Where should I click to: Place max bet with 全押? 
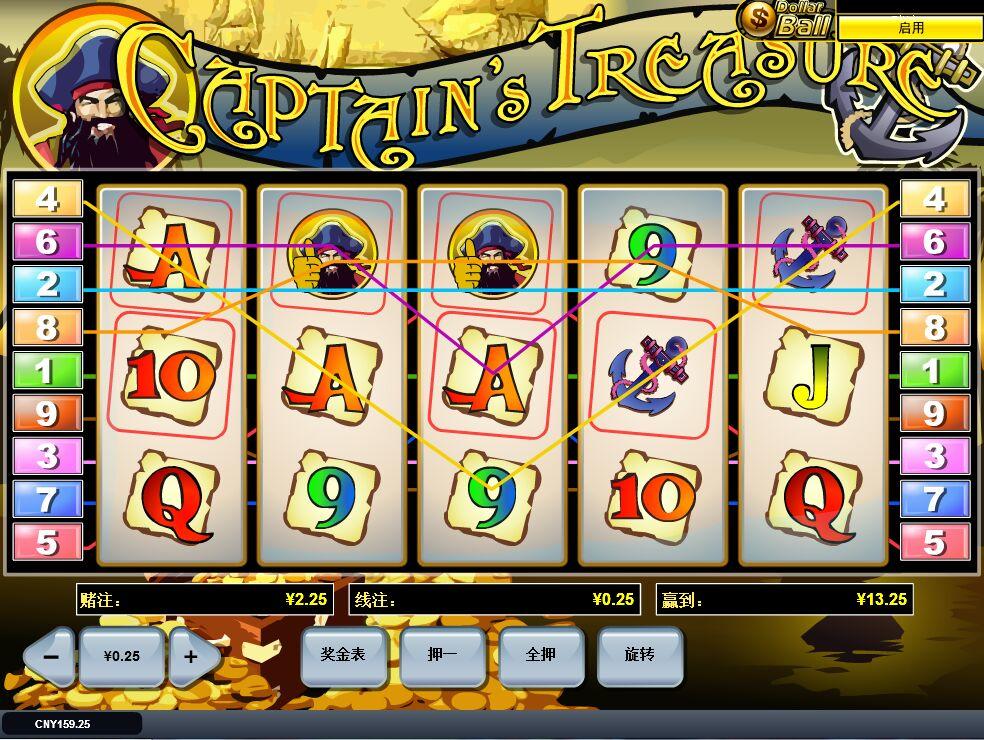[541, 655]
